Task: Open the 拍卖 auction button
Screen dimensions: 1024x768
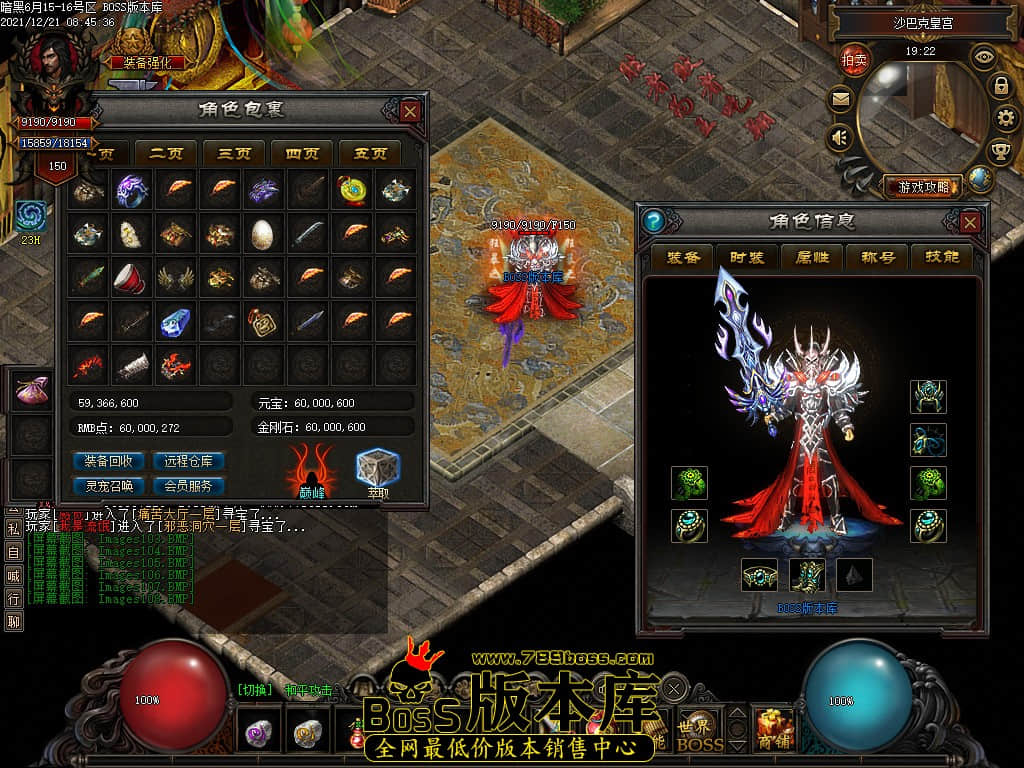Action: click(x=854, y=59)
